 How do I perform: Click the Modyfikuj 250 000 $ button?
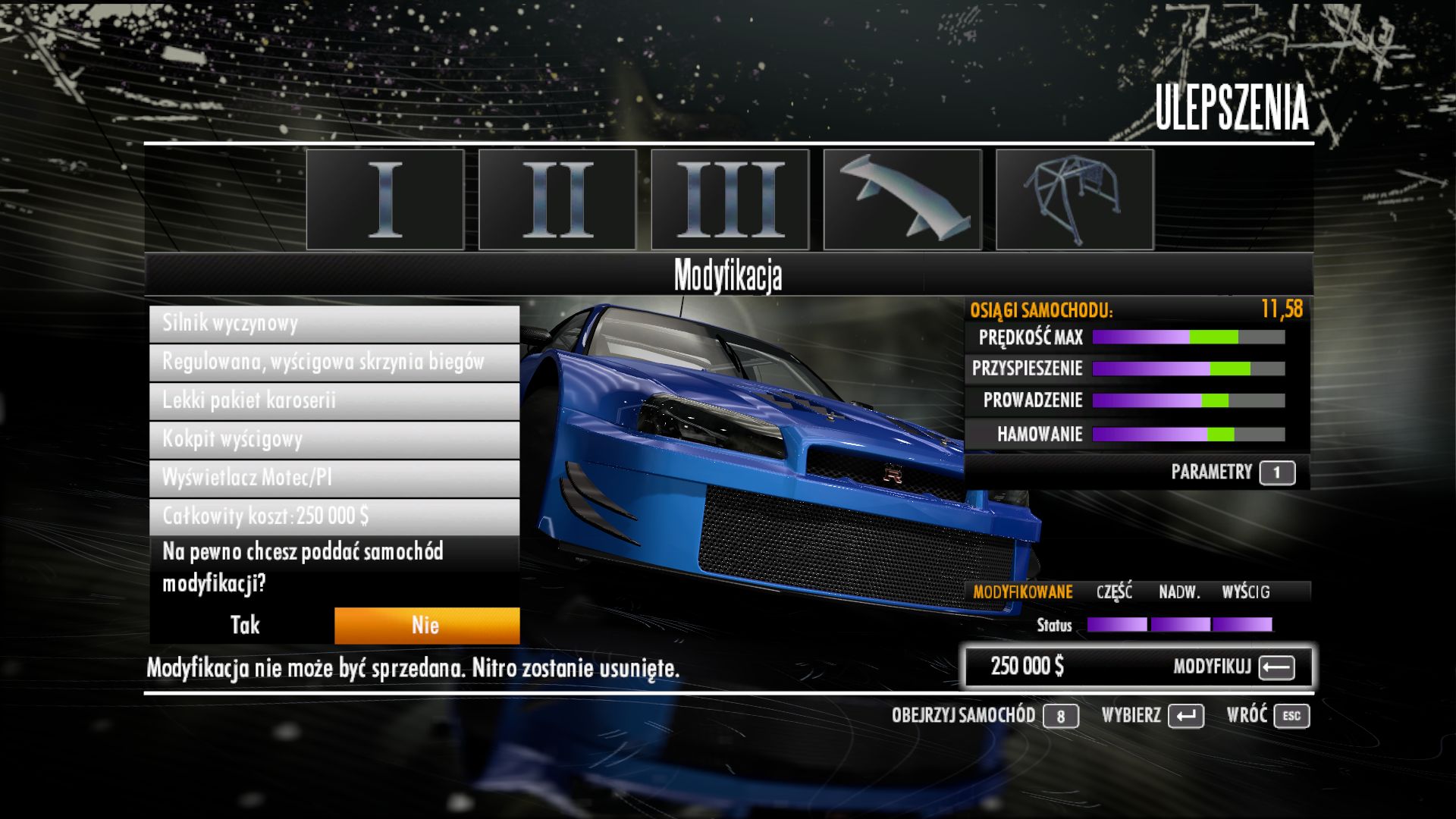[x=1137, y=667]
